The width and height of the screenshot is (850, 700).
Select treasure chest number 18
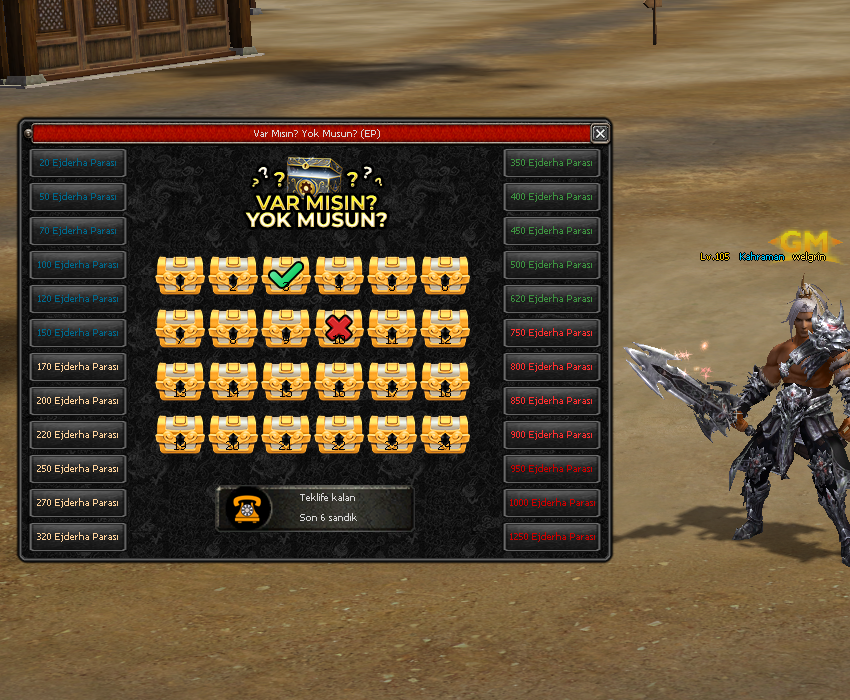tap(445, 381)
